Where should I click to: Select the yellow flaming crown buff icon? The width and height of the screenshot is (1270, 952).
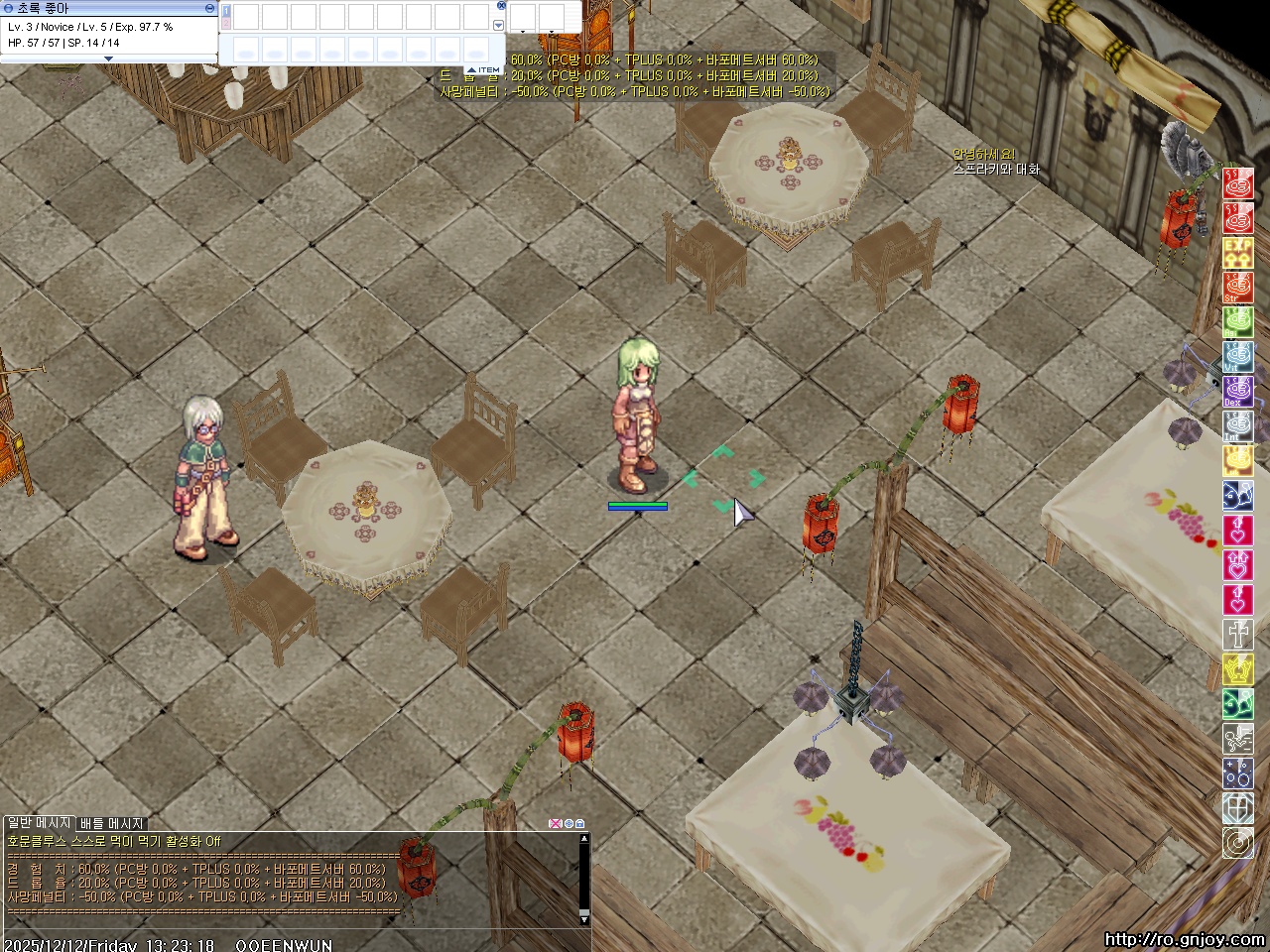1237,668
